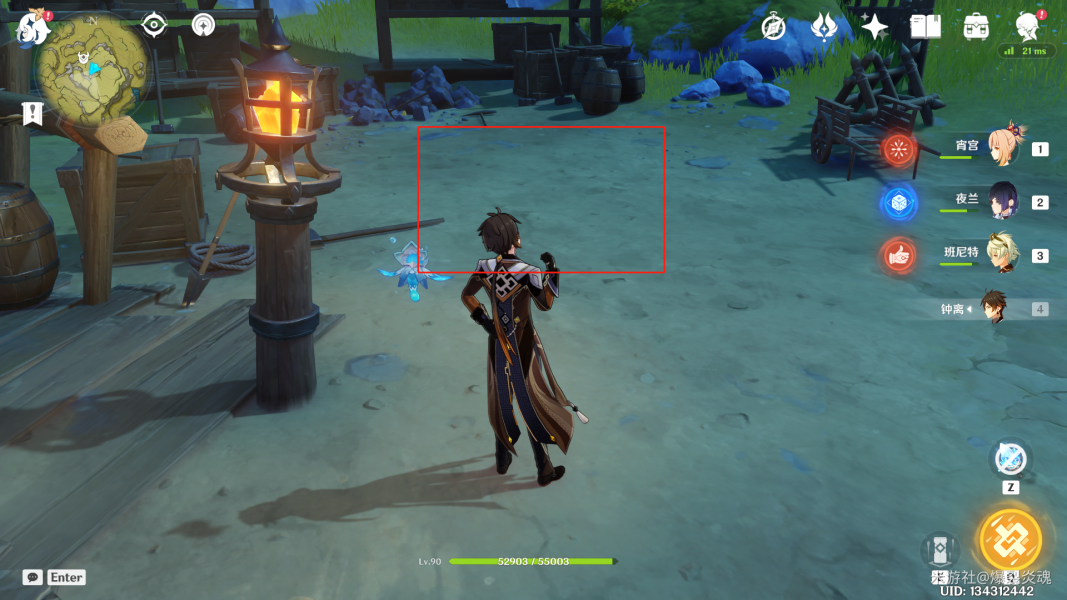Open the backpack inventory
This screenshot has height=600, width=1067.
(x=976, y=27)
